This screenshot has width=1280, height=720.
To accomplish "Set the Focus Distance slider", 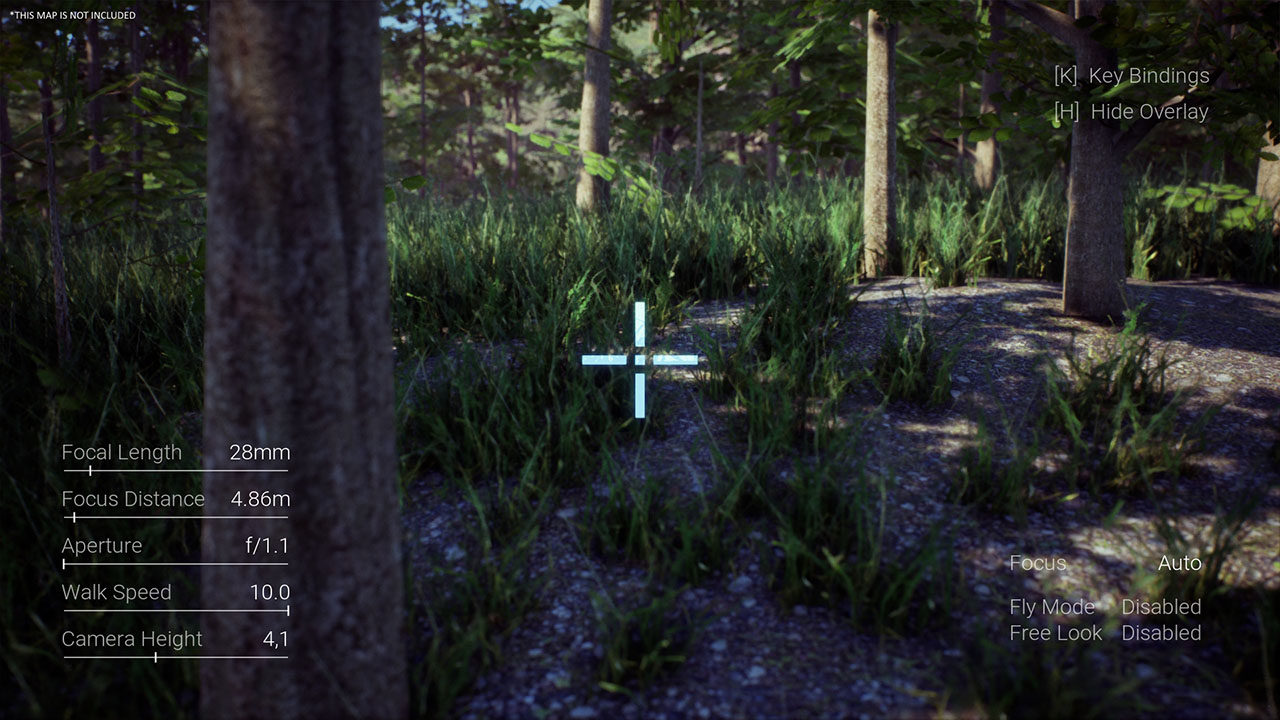I will (74, 517).
